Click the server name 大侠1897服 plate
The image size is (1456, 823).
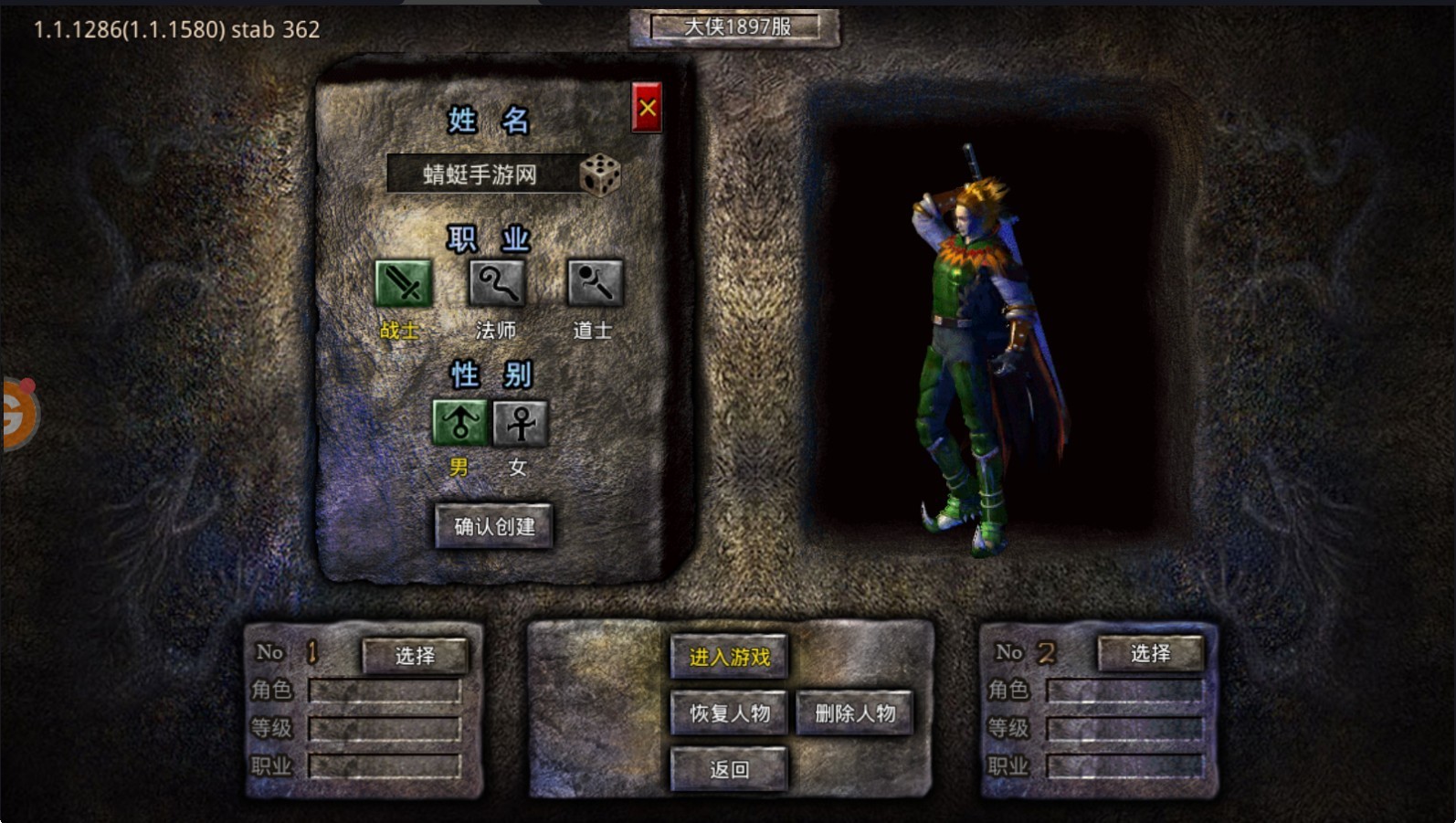[x=736, y=27]
